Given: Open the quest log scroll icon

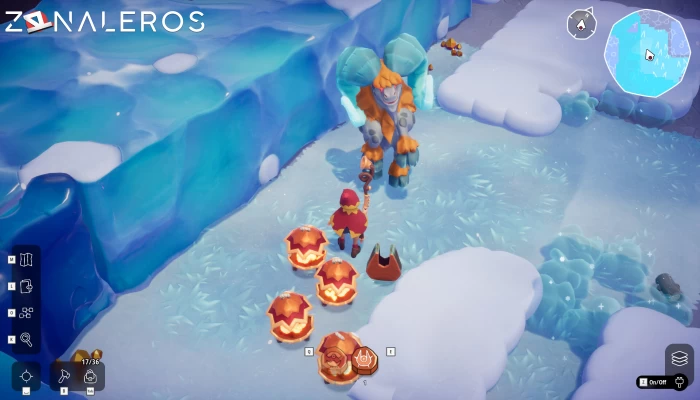Looking at the screenshot, I should coord(26,287).
